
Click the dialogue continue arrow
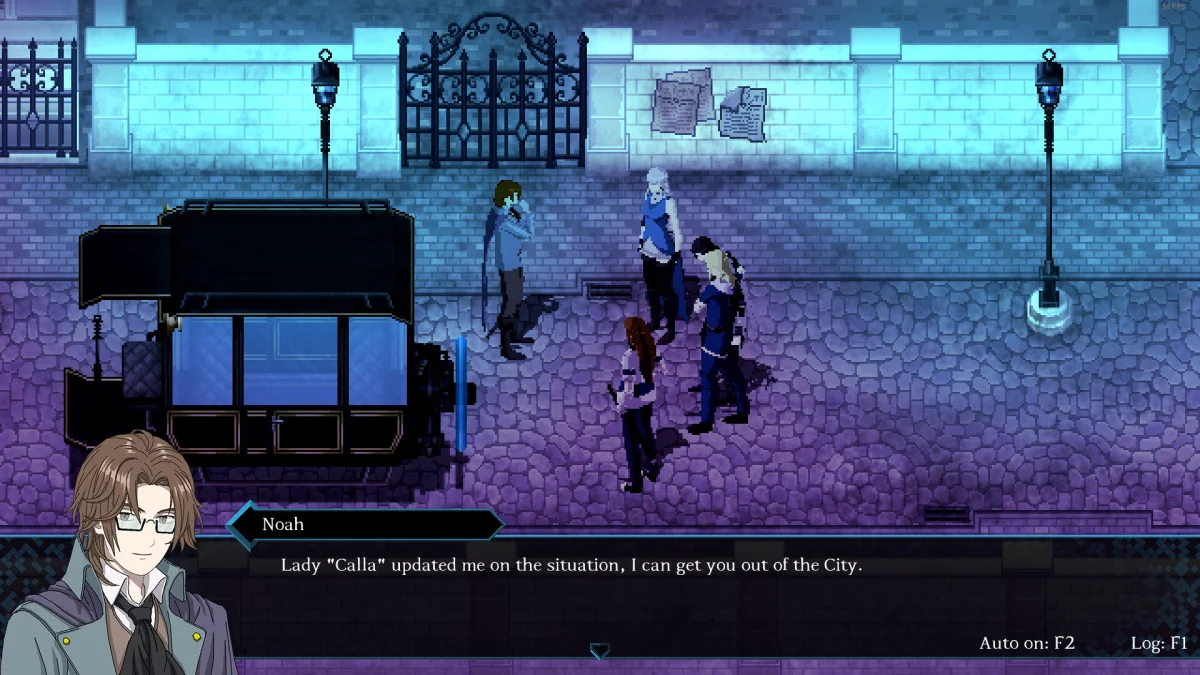[x=599, y=651]
